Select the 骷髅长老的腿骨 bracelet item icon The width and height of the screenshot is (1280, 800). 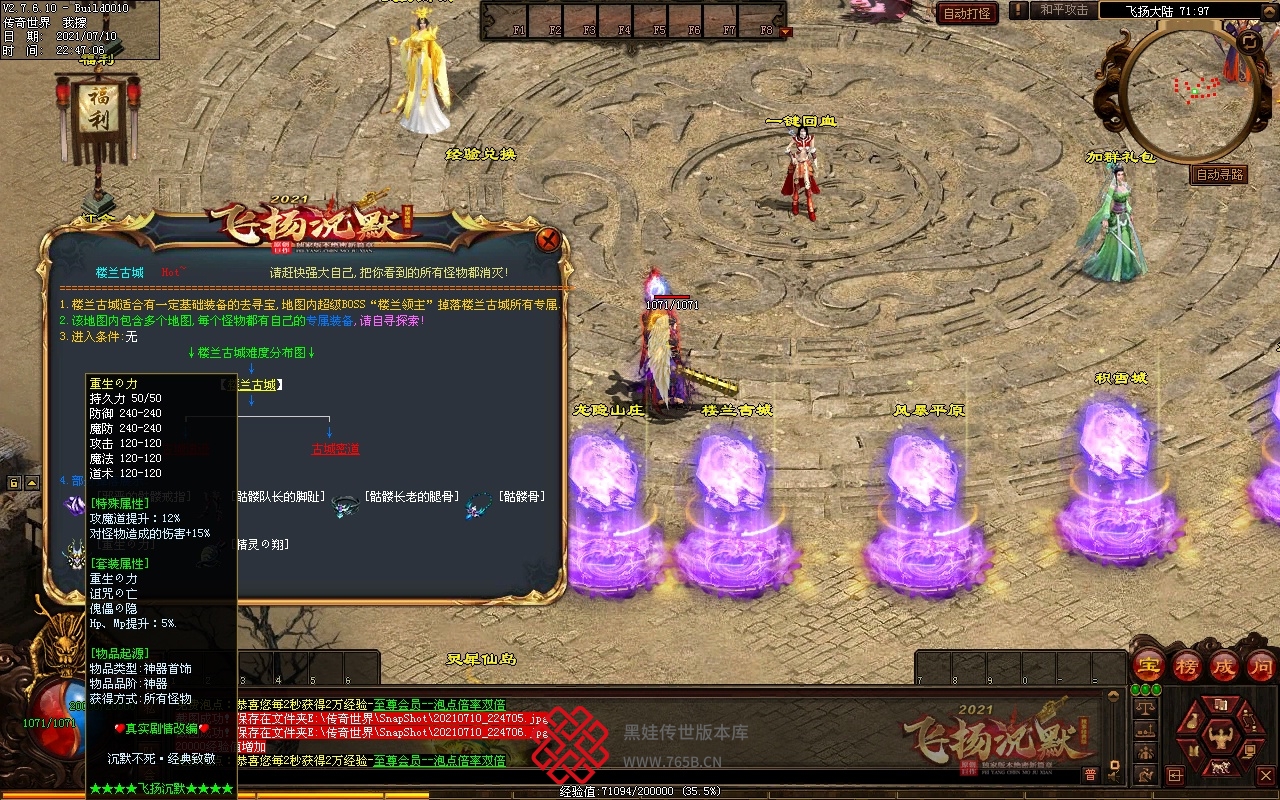pyautogui.click(x=346, y=506)
